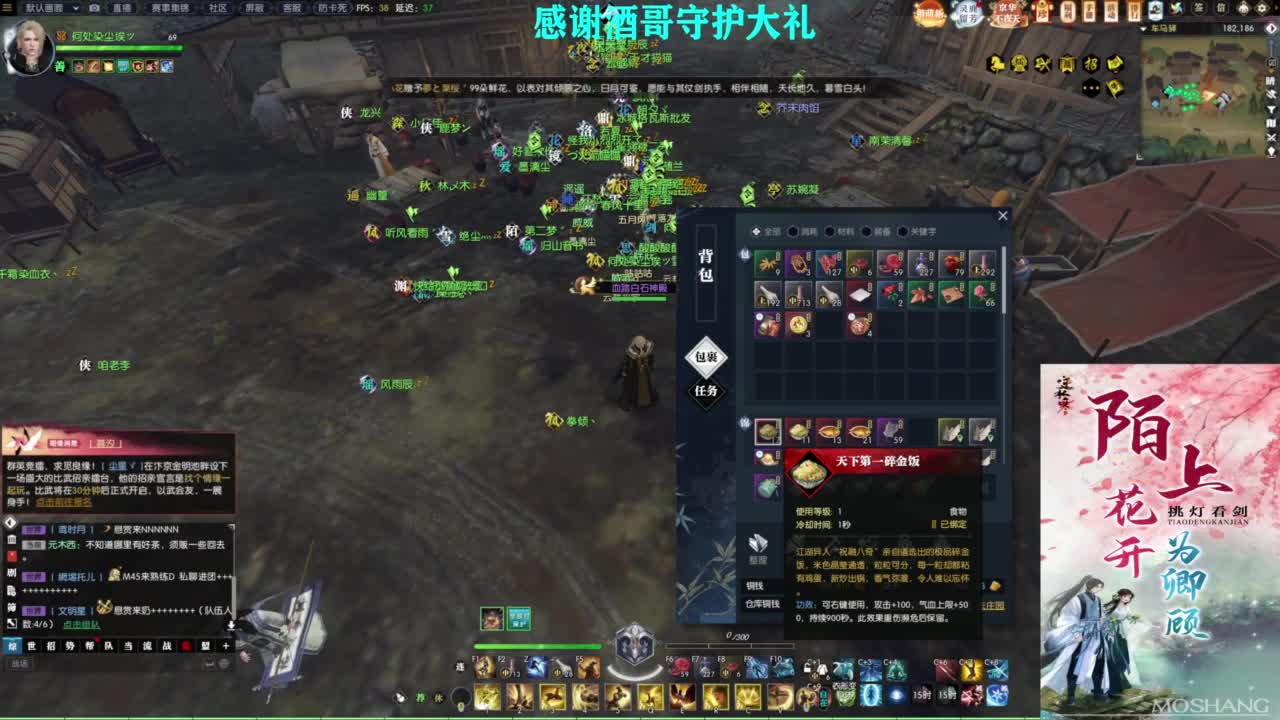Expand the more options dots below the minimap icons
Image resolution: width=1280 pixels, height=720 pixels.
[x=1091, y=87]
